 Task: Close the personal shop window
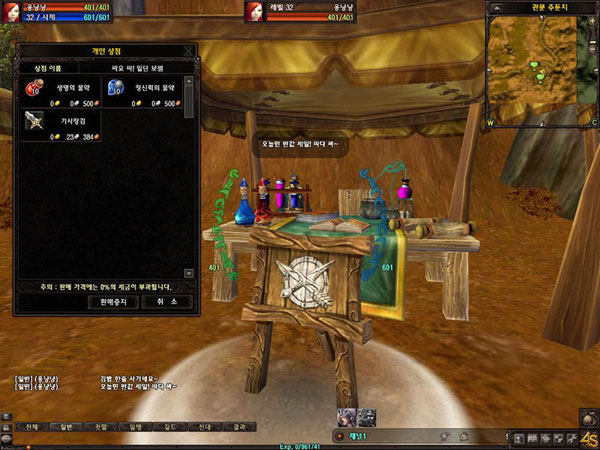[189, 48]
